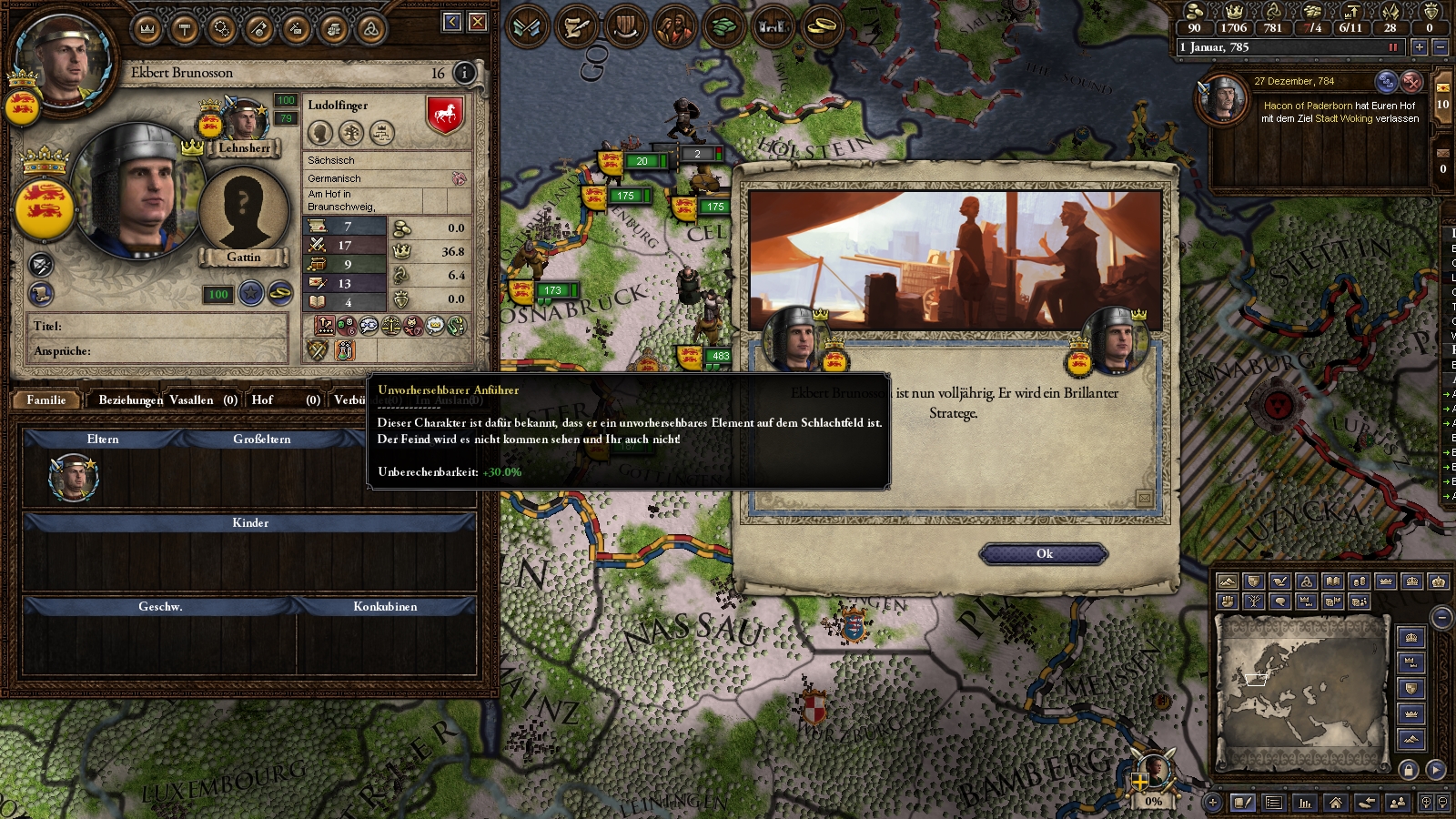The height and width of the screenshot is (819, 1456).
Task: Go back using the blue arrow button
Action: point(452,22)
